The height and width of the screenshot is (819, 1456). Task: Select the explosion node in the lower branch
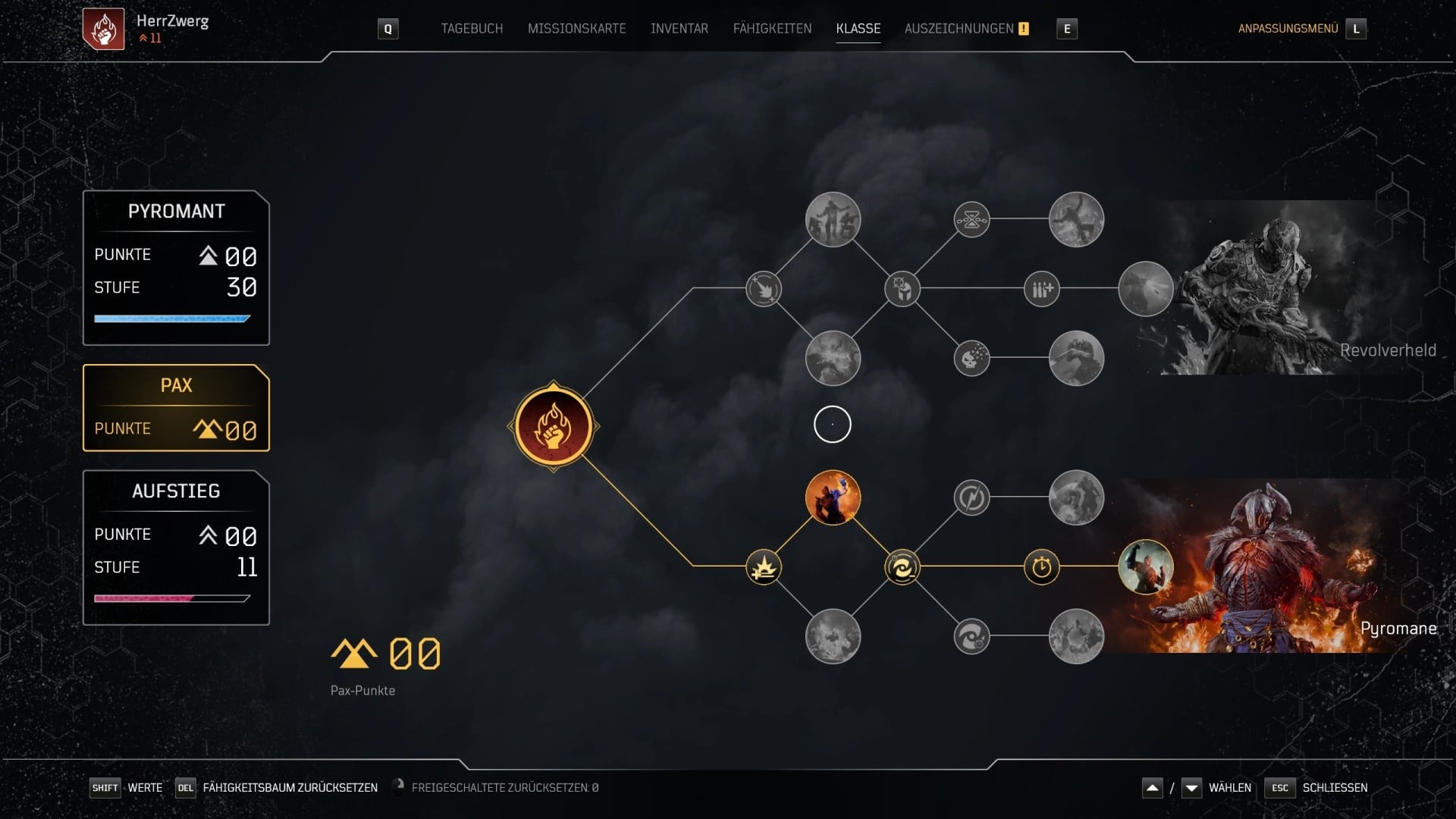(763, 567)
